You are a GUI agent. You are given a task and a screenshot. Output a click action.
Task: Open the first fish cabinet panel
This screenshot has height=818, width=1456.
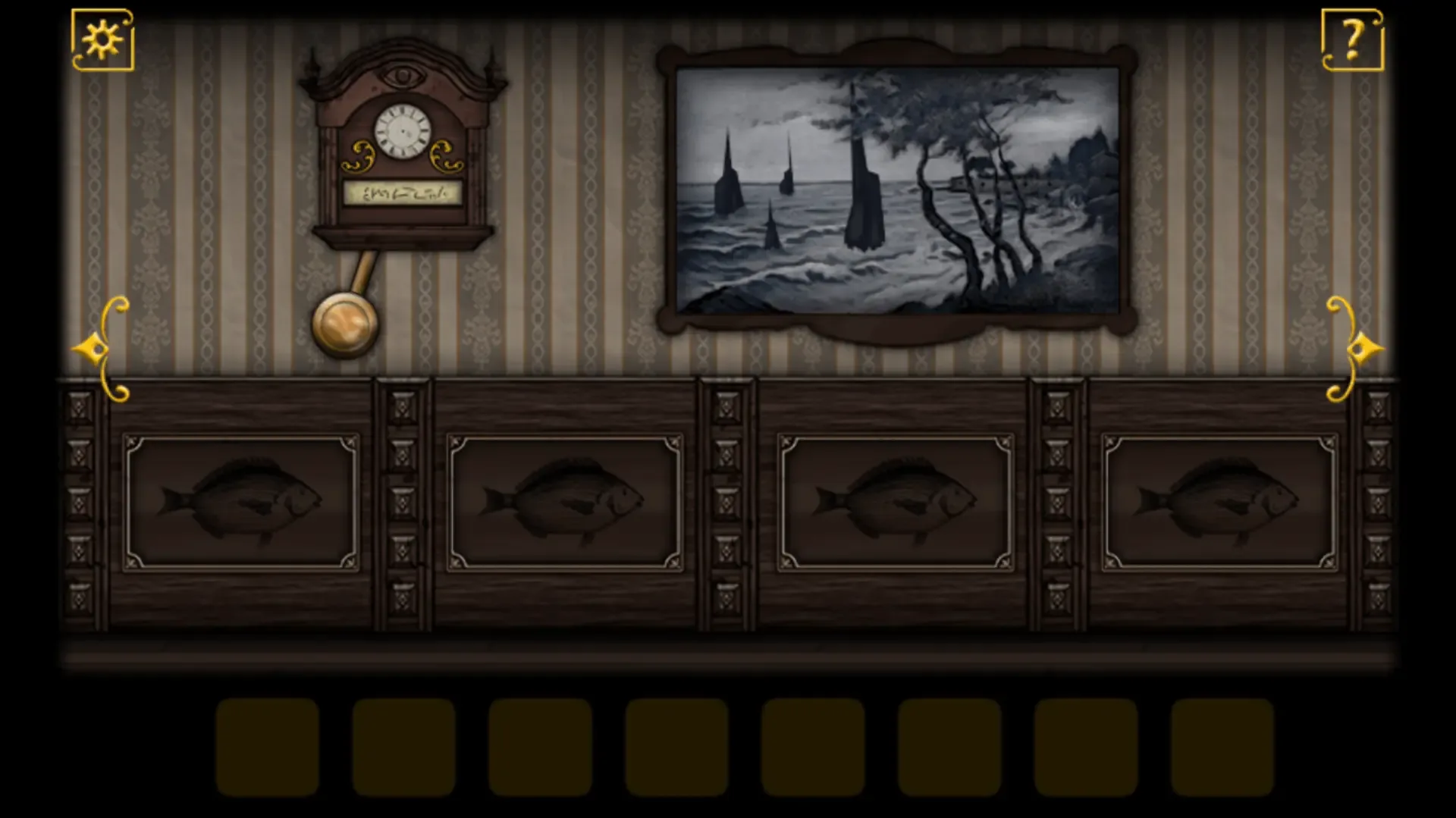[x=243, y=500]
